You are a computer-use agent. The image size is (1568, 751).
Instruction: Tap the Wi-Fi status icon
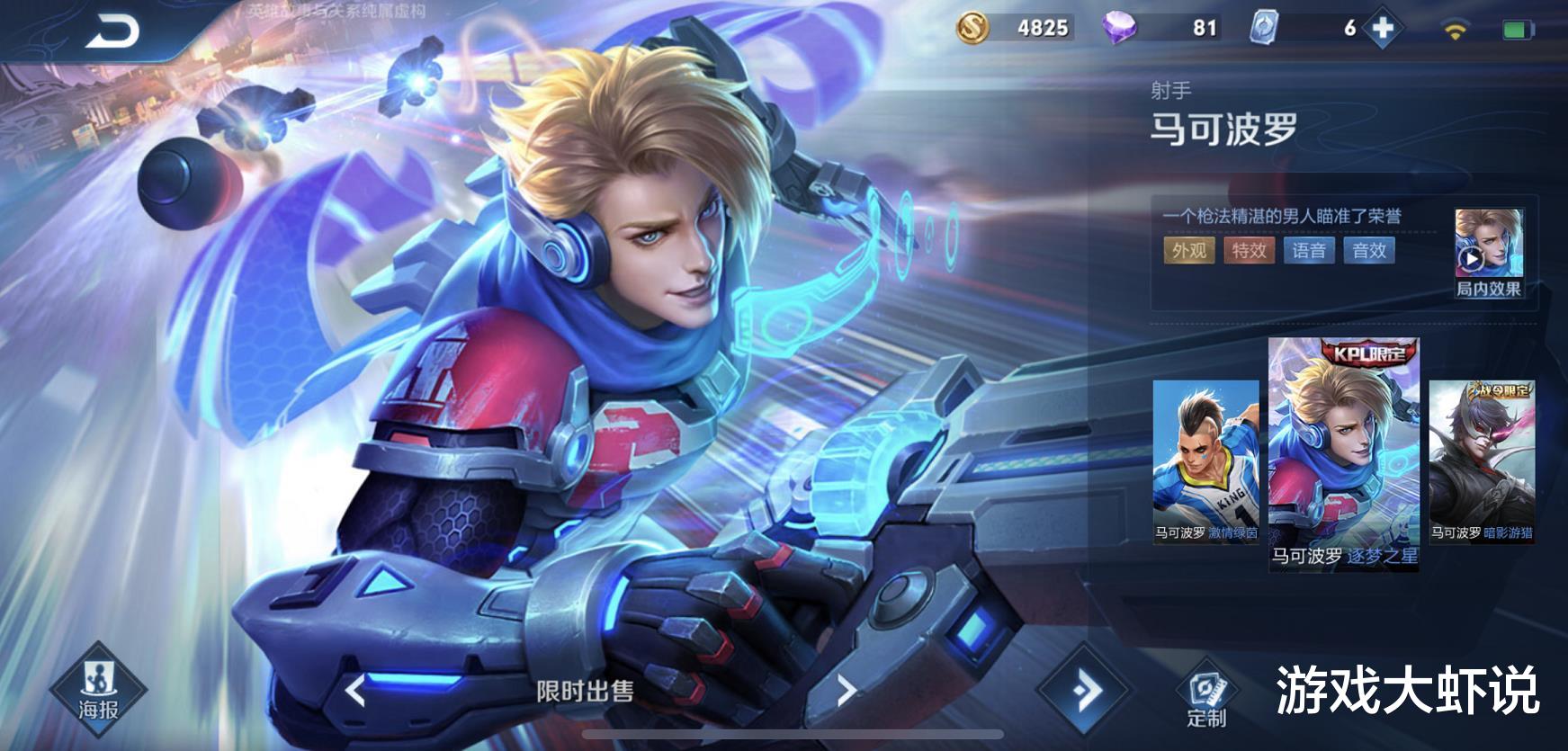pyautogui.click(x=1455, y=27)
